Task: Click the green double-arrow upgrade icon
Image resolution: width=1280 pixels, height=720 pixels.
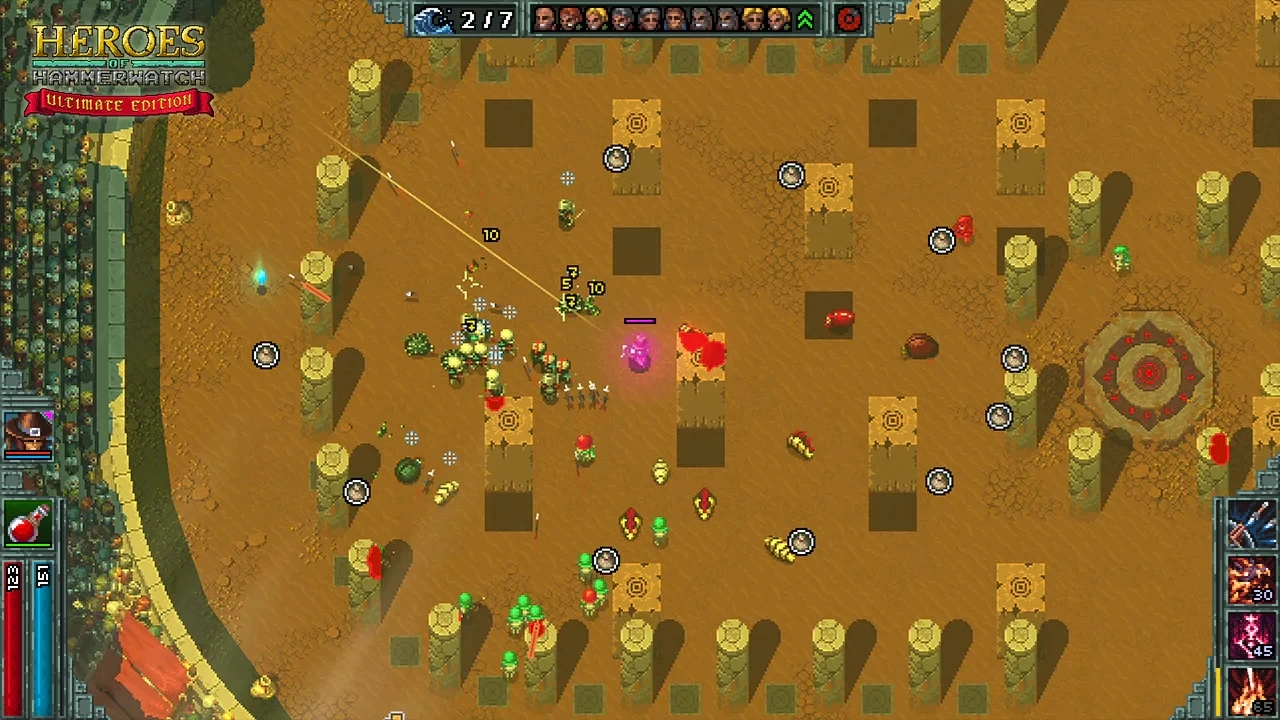Action: [x=805, y=19]
